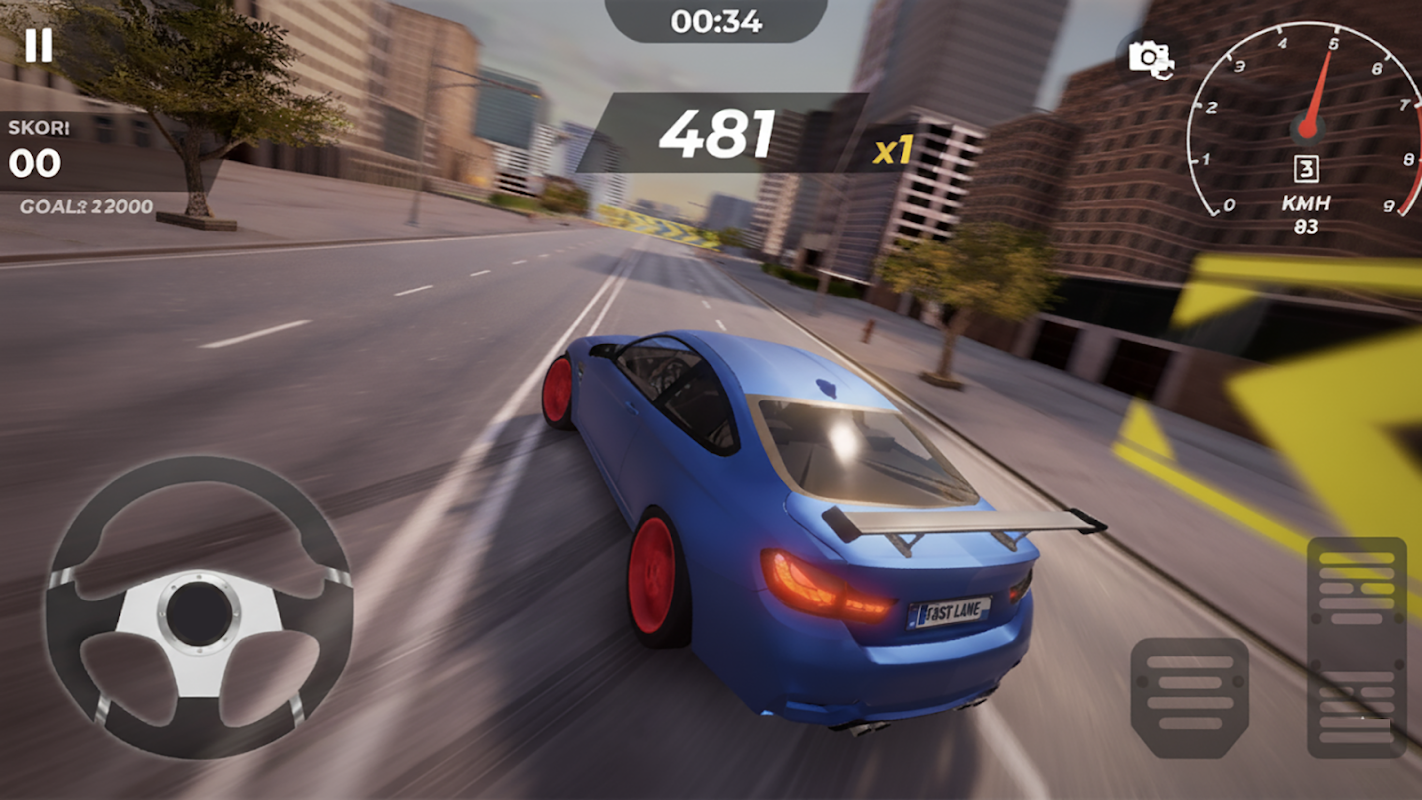
Task: Step on the tall gas pedal
Action: tap(1356, 646)
